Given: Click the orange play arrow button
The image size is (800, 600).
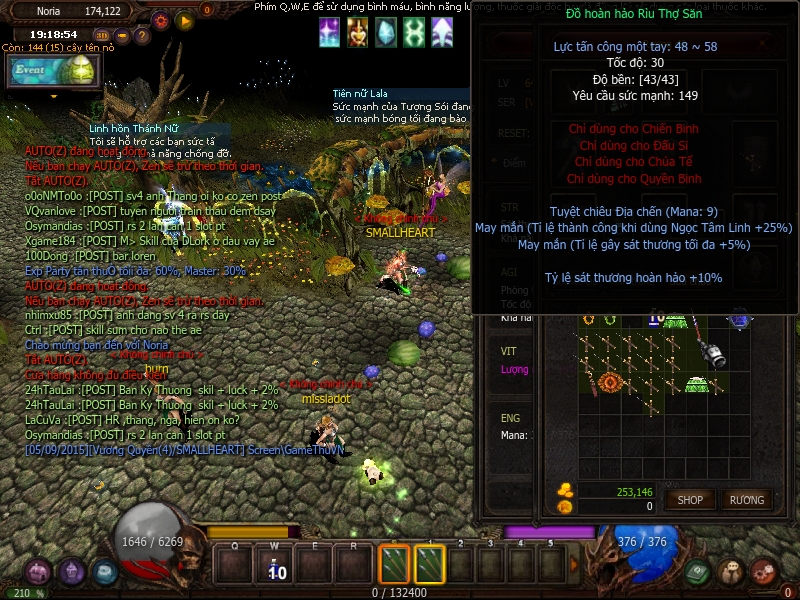Looking at the screenshot, I should click(184, 20).
